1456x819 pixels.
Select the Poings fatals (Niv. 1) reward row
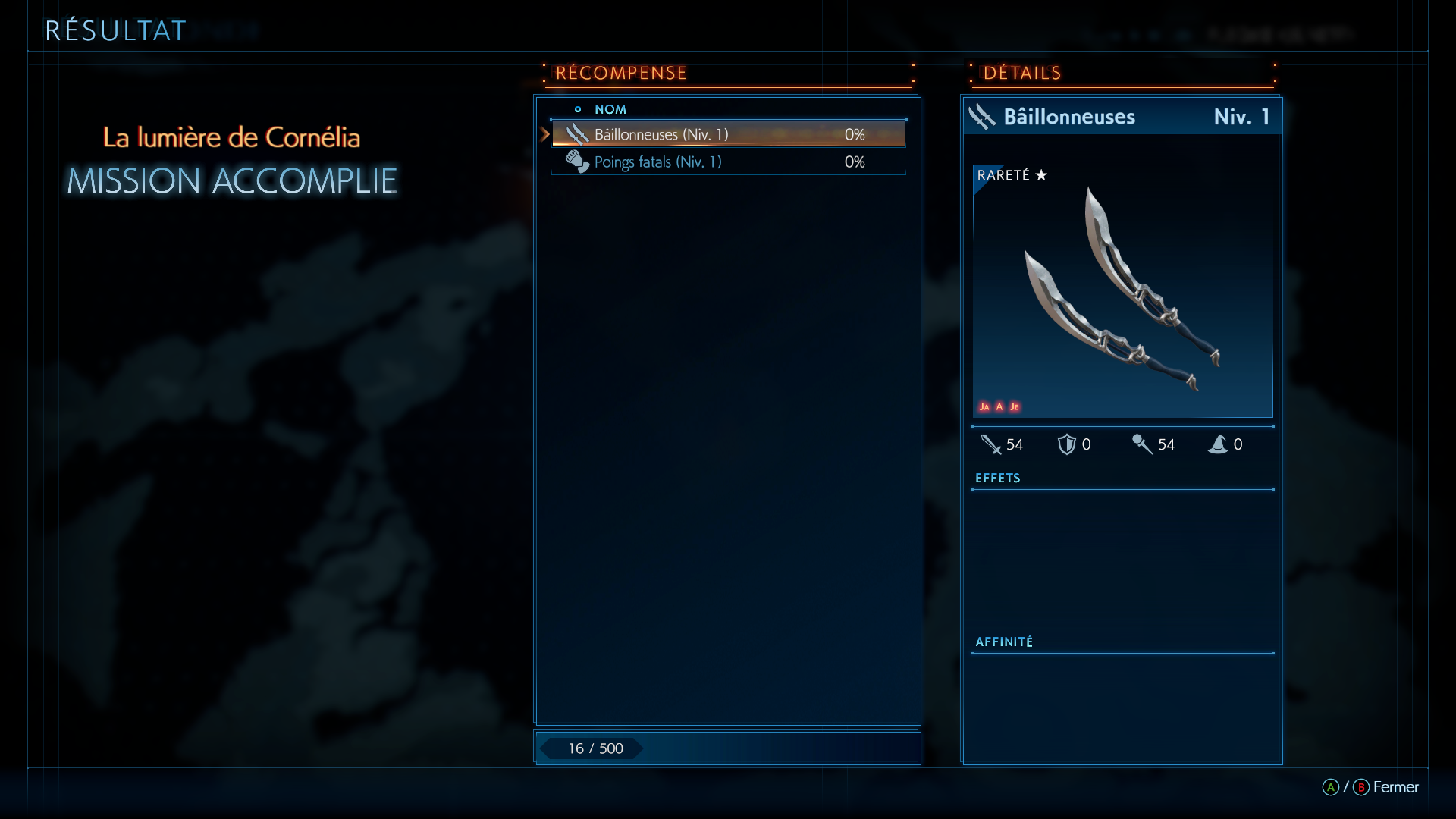point(728,162)
